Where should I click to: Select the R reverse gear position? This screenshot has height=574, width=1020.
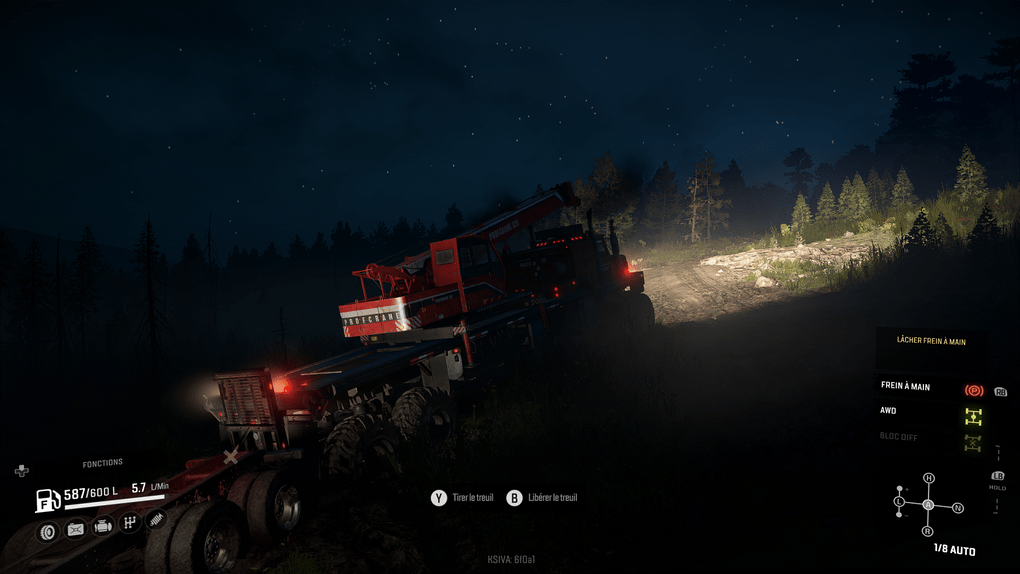(x=928, y=531)
